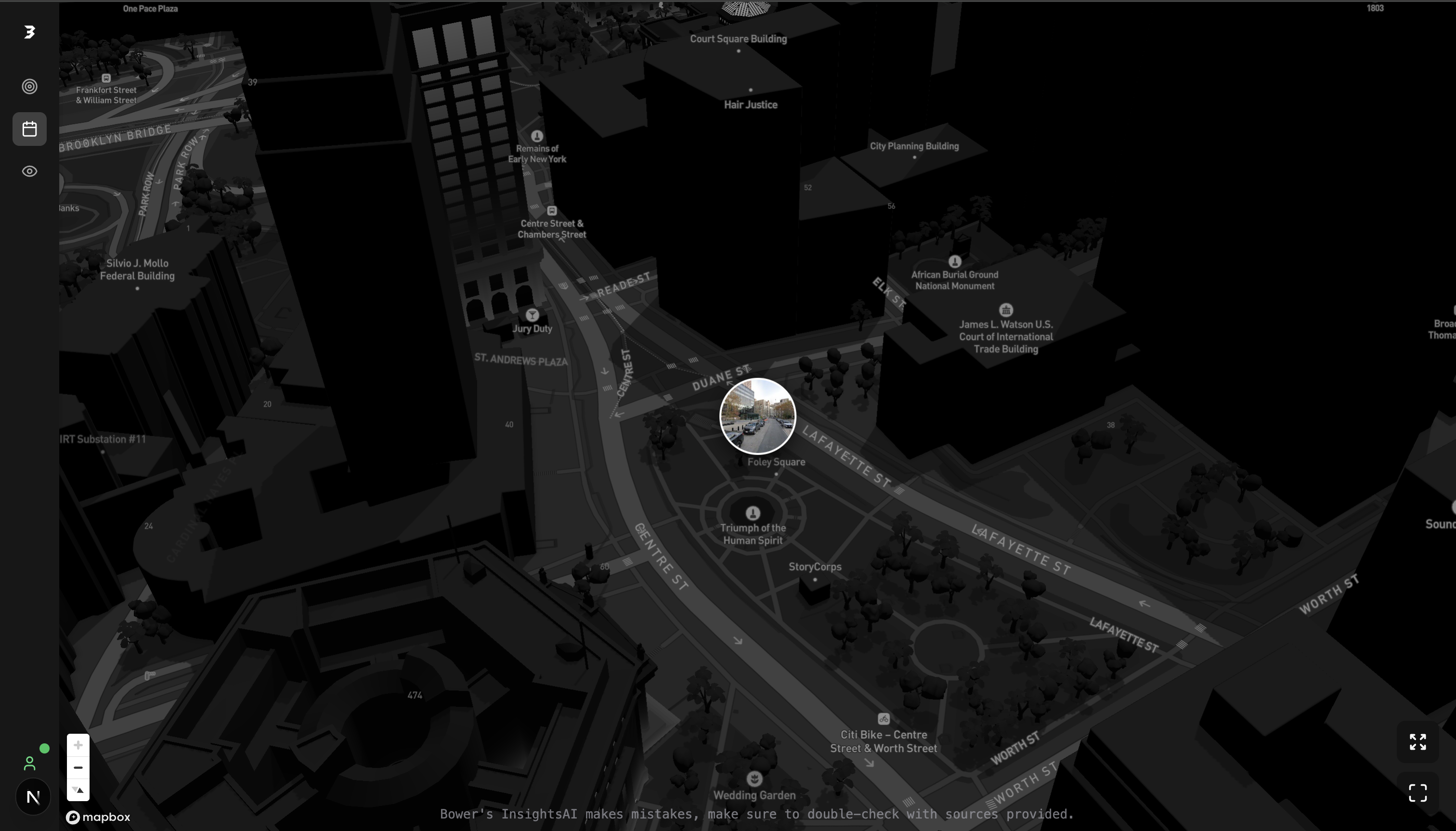1456x831 pixels.
Task: Open the Foley Square street-view thumbnail
Action: click(x=757, y=417)
